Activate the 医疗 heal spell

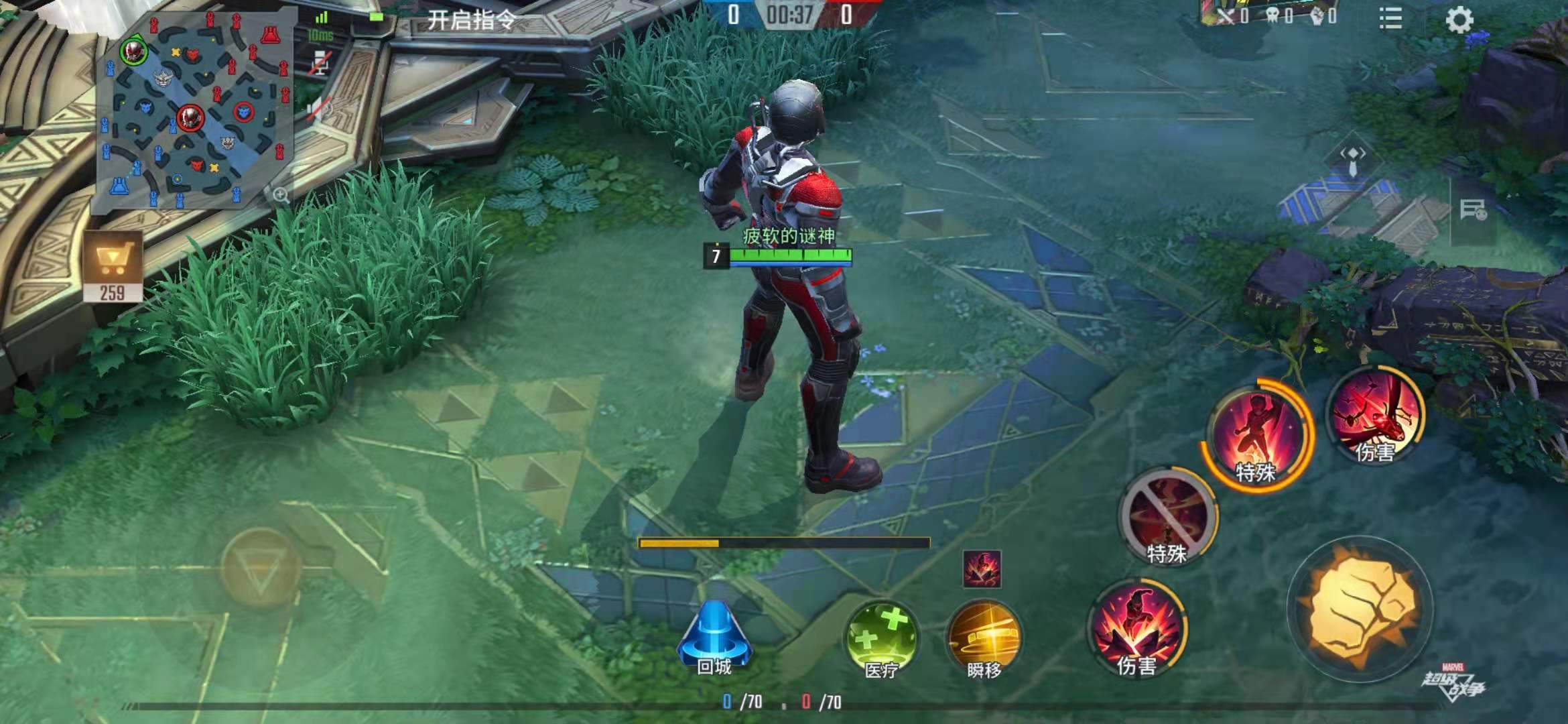881,640
